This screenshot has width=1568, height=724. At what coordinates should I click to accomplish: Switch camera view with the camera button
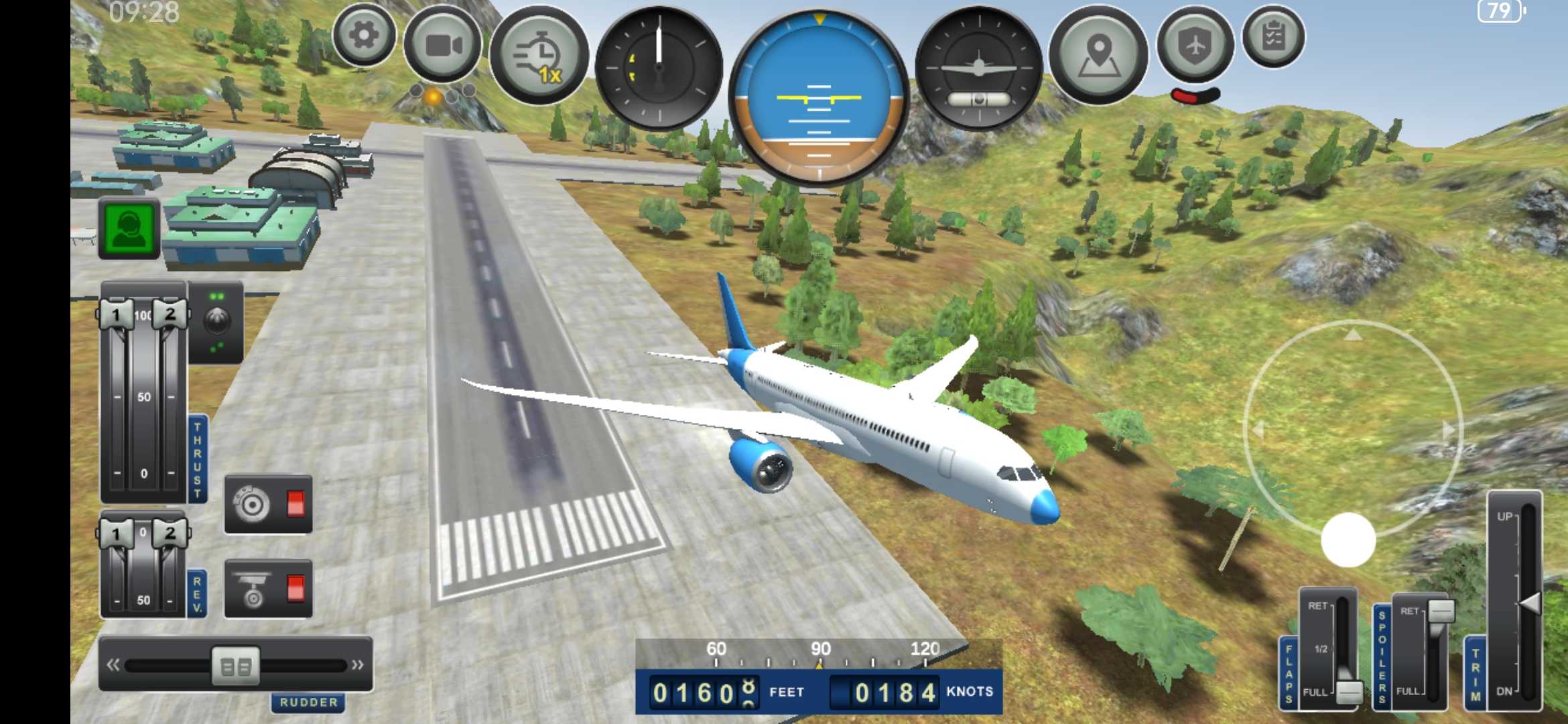[x=443, y=46]
